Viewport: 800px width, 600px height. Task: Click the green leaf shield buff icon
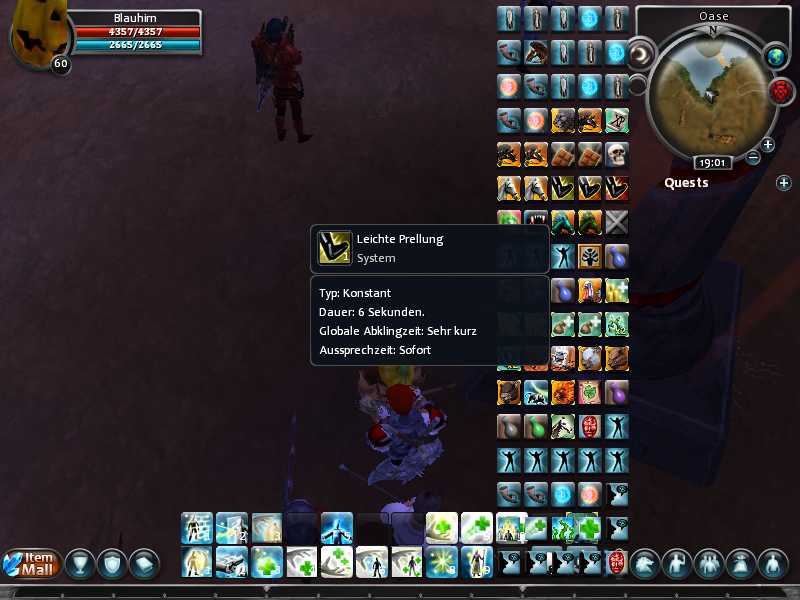590,392
